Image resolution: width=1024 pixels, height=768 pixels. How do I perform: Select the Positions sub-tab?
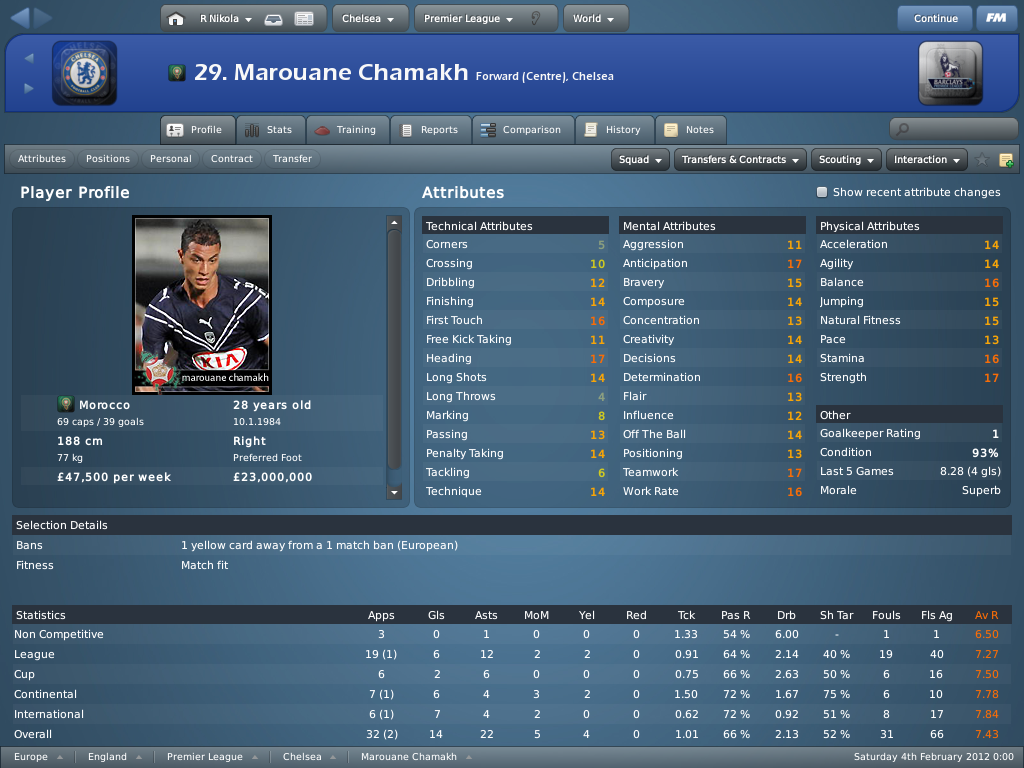click(108, 159)
